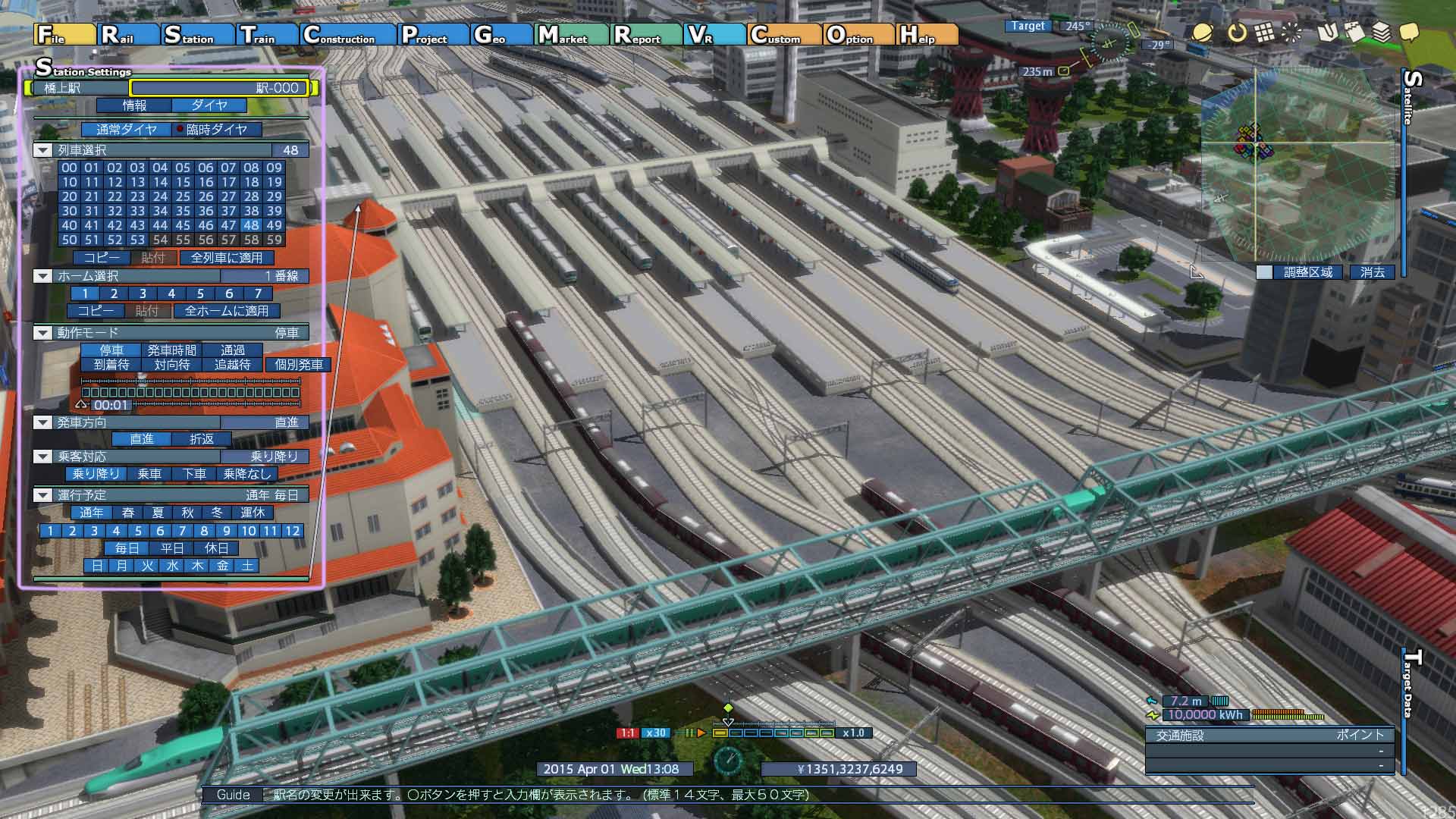Viewport: 1456px width, 819px height.
Task: Collapse the 列車選択 section arrow
Action: point(43,150)
